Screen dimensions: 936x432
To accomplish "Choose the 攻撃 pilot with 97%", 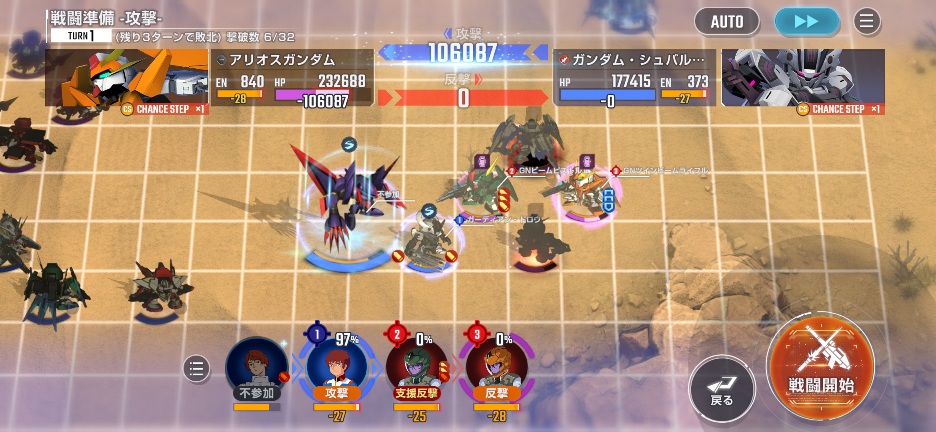I will 336,367.
